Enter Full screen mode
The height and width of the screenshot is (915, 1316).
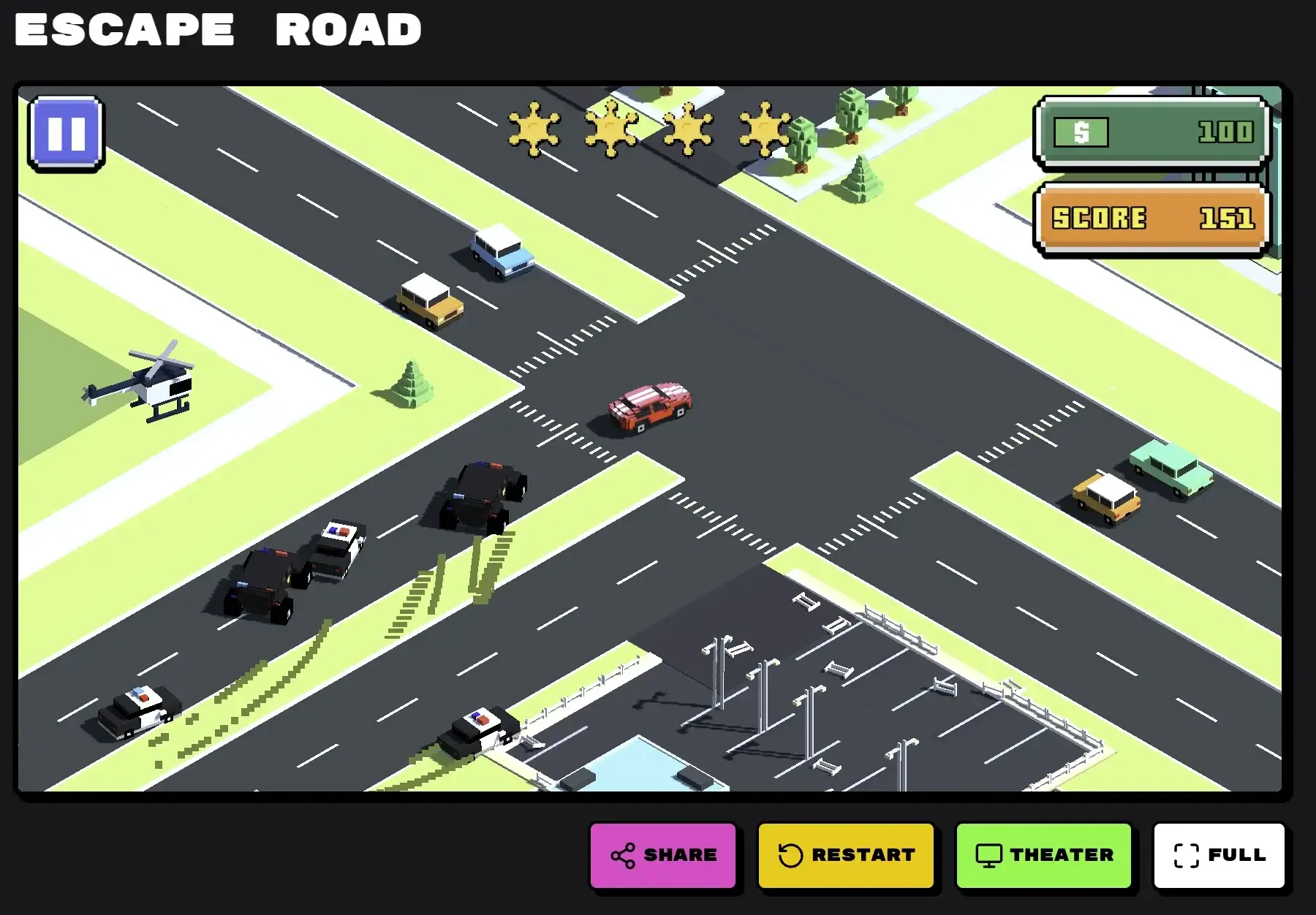(1219, 855)
